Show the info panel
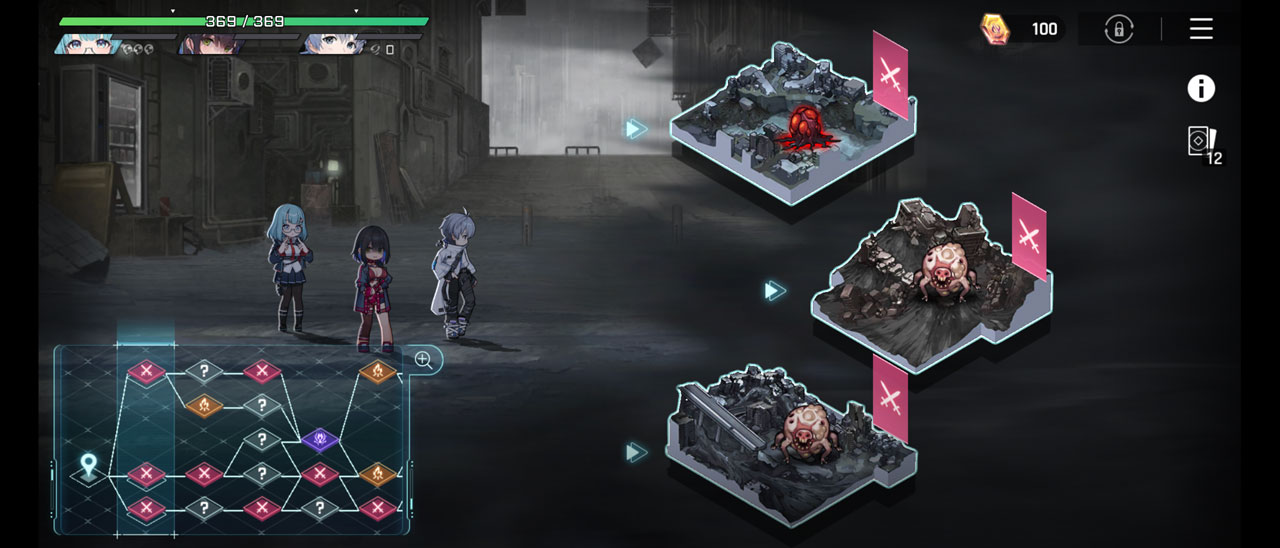Screen dimensions: 1280x548 tap(1201, 89)
